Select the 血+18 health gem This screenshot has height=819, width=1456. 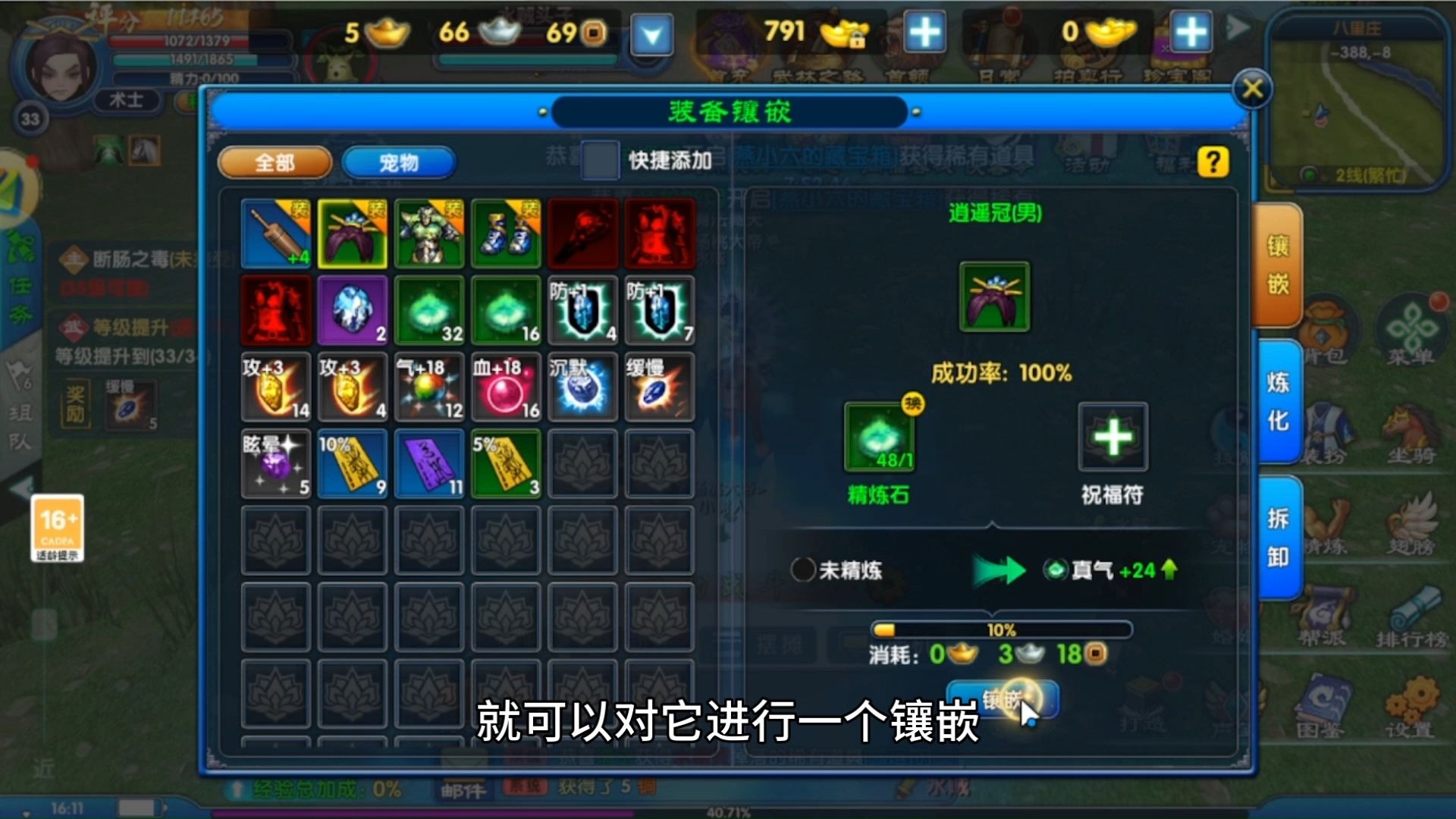click(505, 387)
